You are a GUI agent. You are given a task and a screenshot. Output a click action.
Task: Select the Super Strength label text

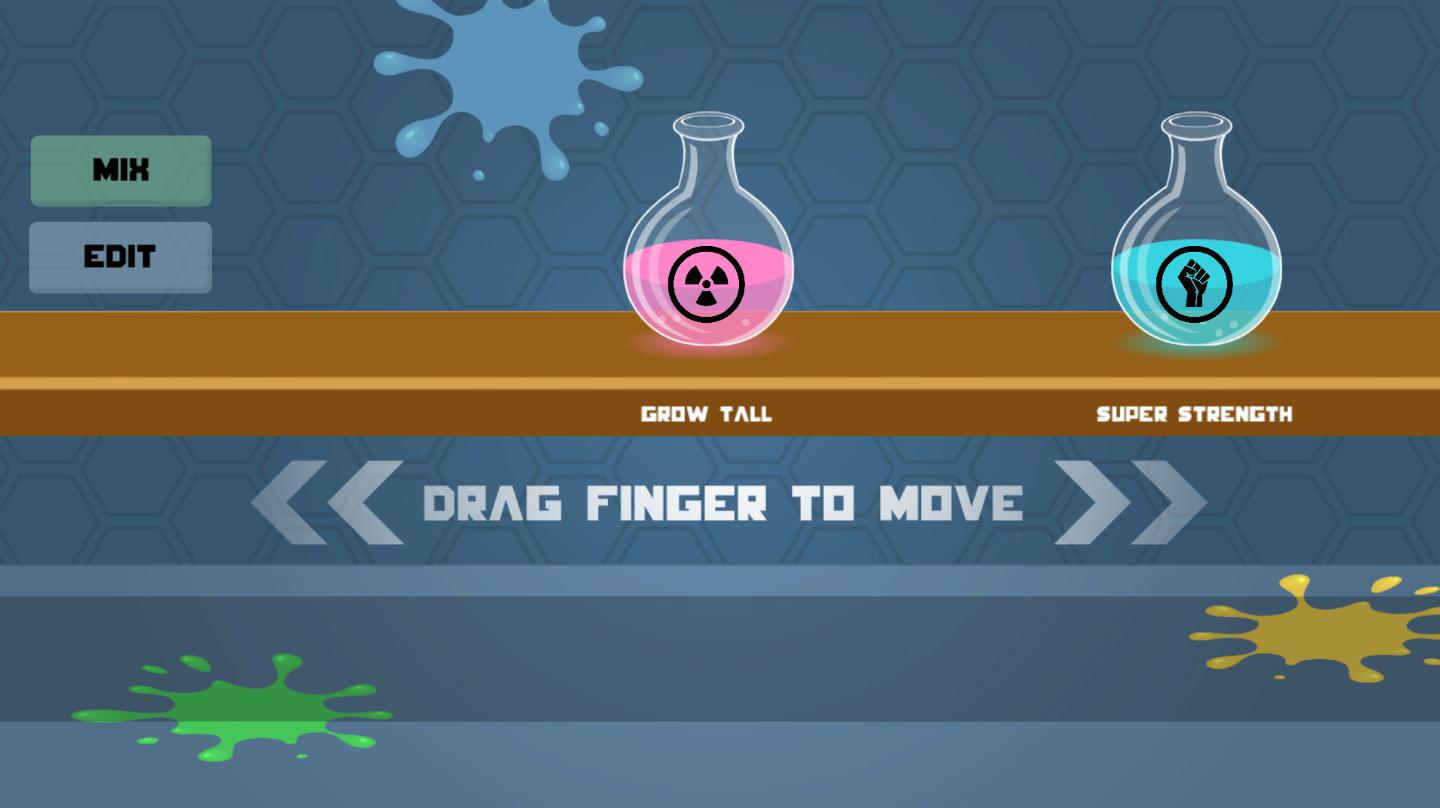point(1195,413)
